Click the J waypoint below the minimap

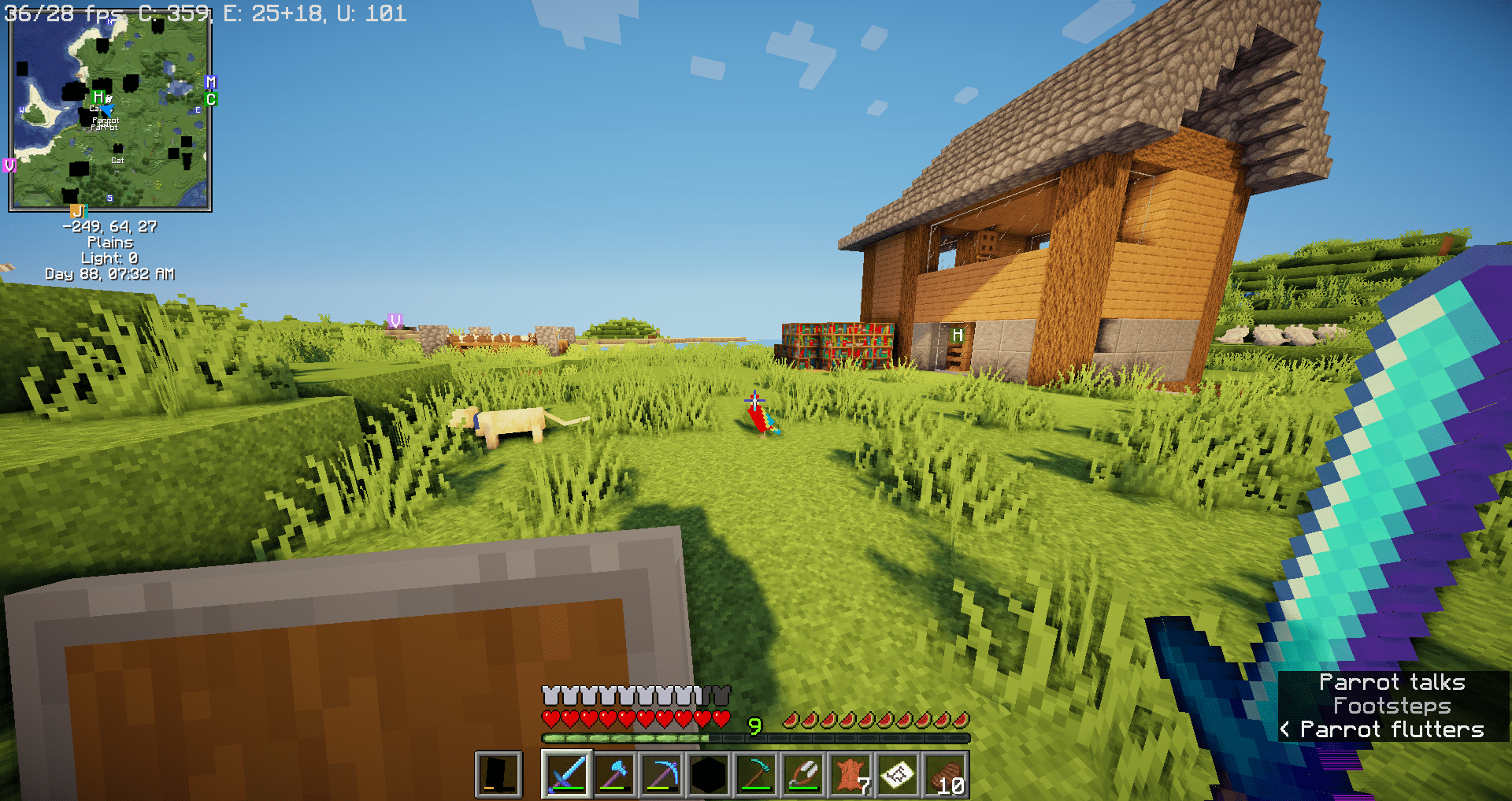[79, 210]
